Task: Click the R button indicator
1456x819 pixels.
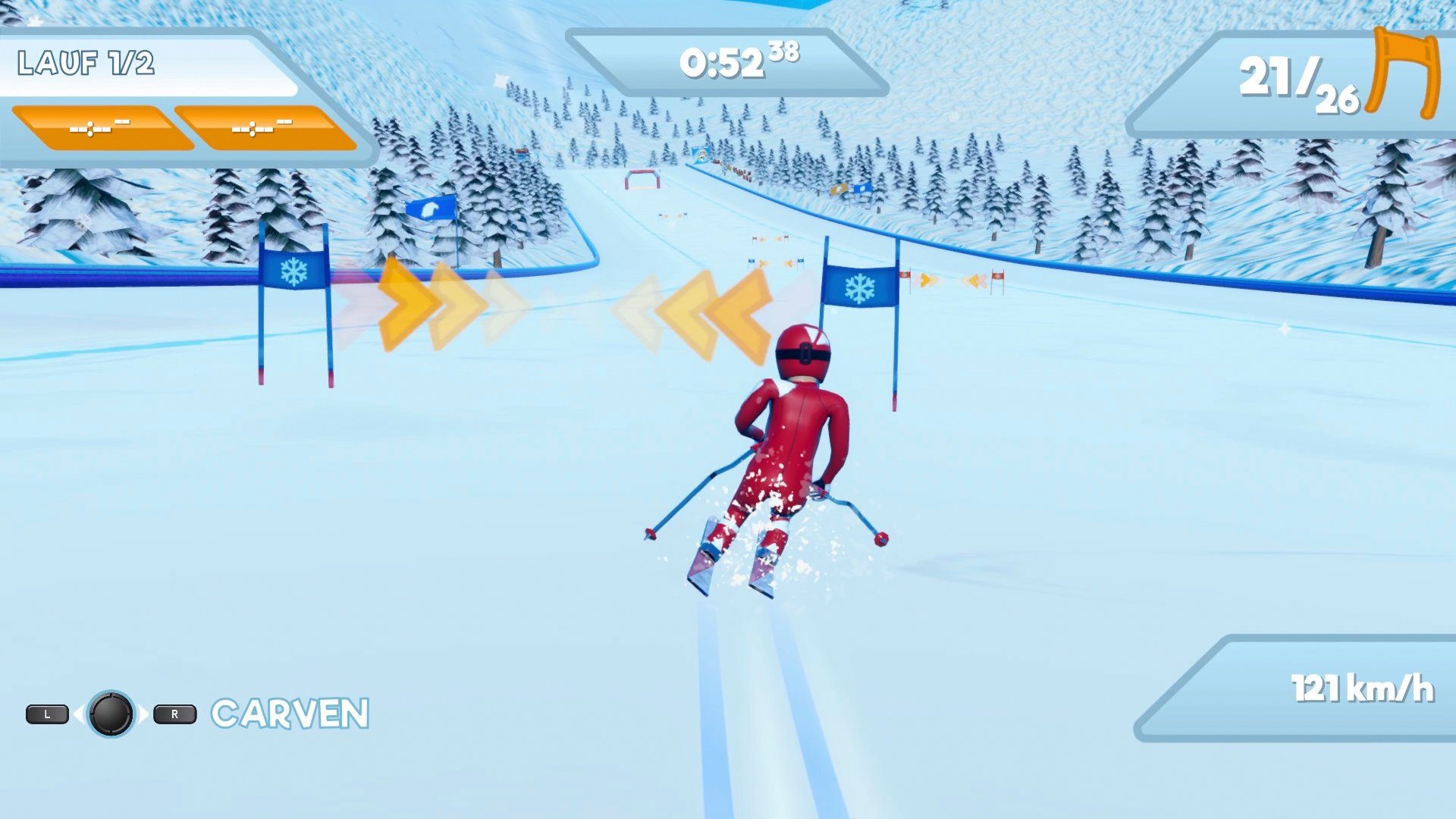Action: pyautogui.click(x=173, y=714)
